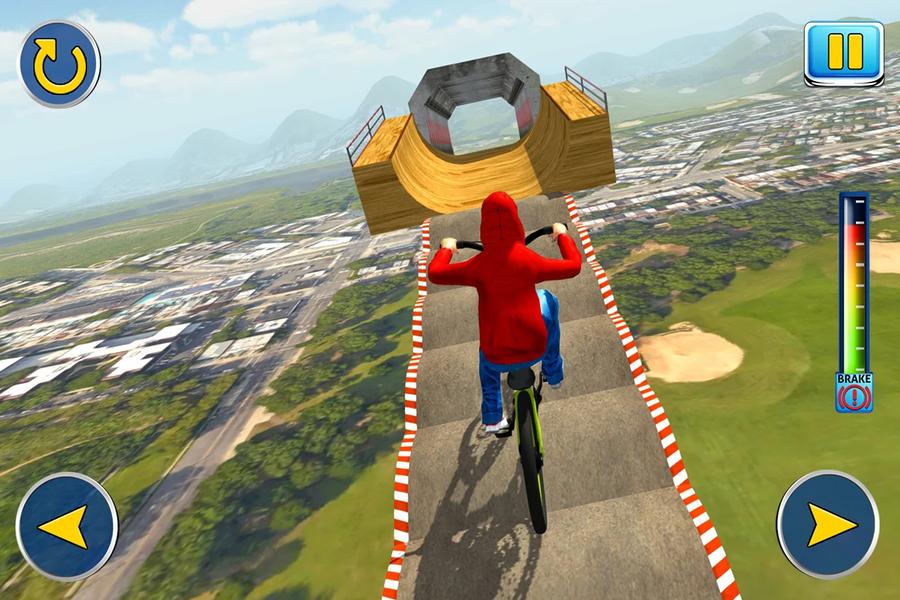
Task: Pause the game with the blue button
Action: (x=844, y=53)
